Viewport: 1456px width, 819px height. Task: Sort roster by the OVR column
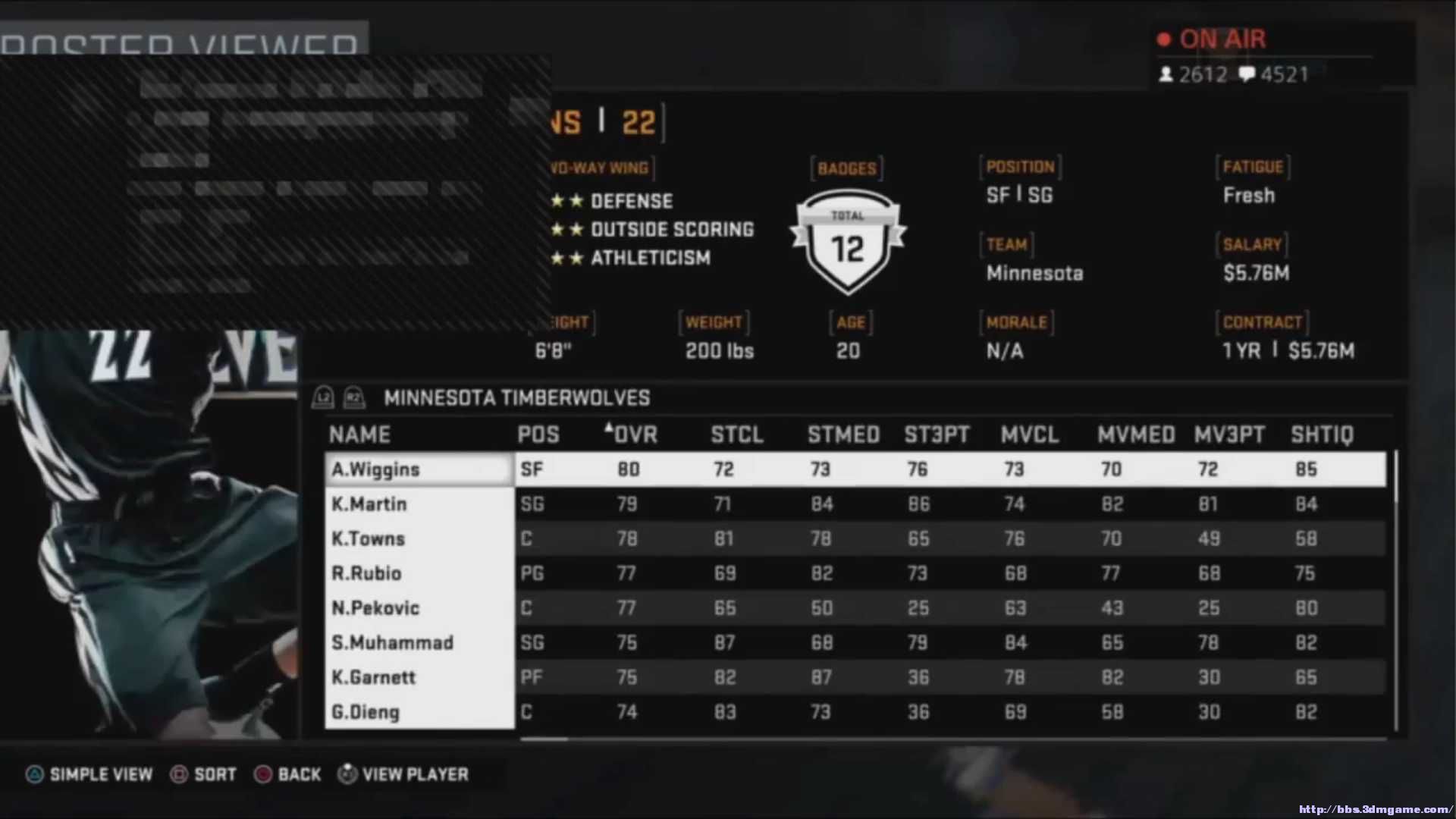tap(635, 435)
